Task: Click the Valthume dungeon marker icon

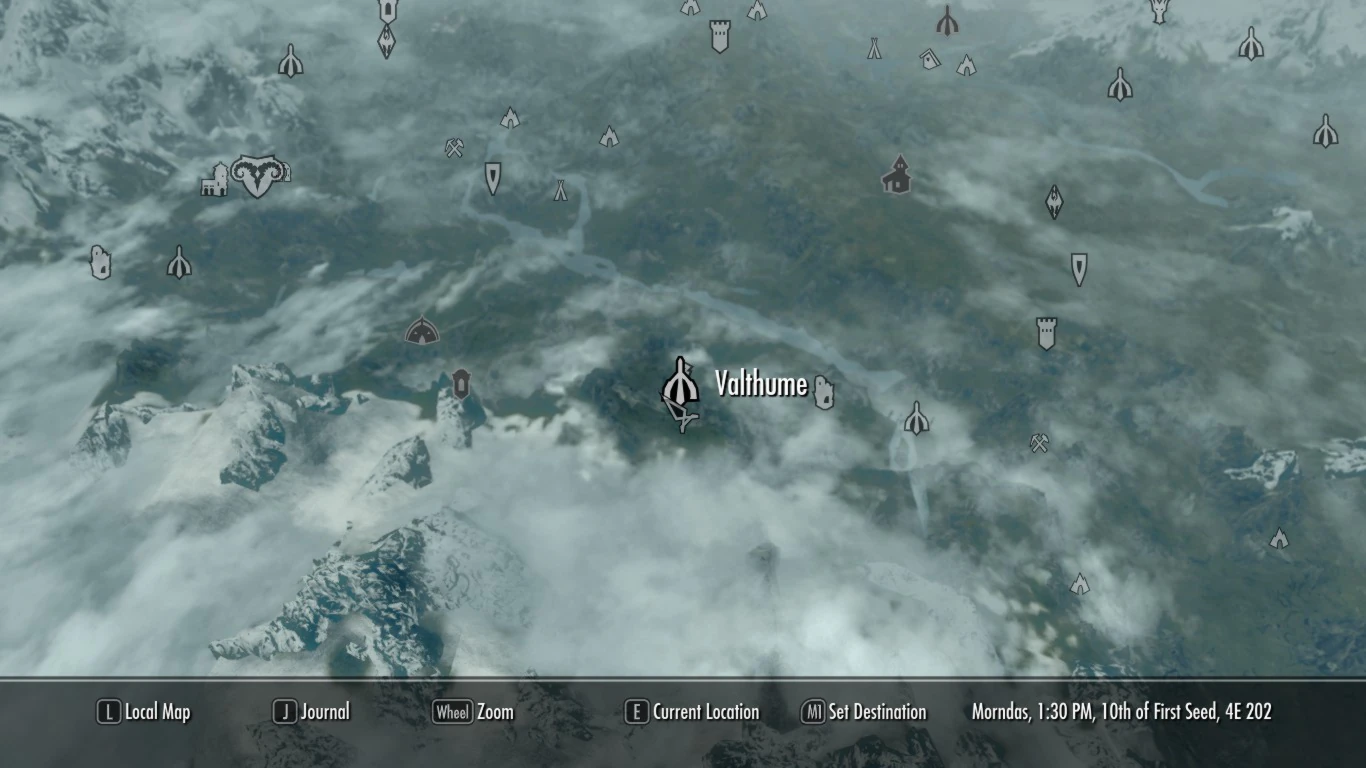Action: pyautogui.click(x=683, y=382)
